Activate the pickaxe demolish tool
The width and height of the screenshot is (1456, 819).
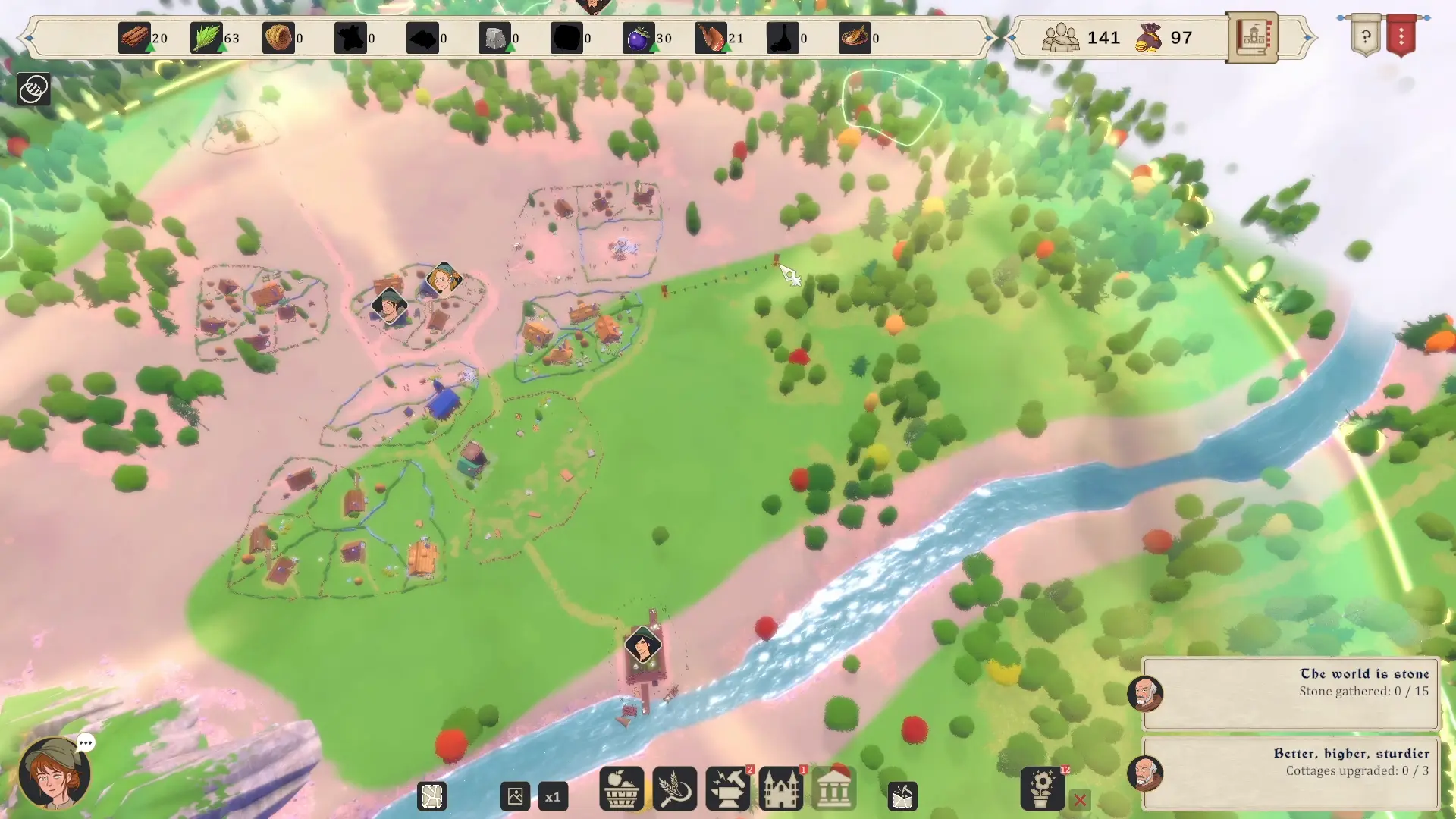point(902,796)
